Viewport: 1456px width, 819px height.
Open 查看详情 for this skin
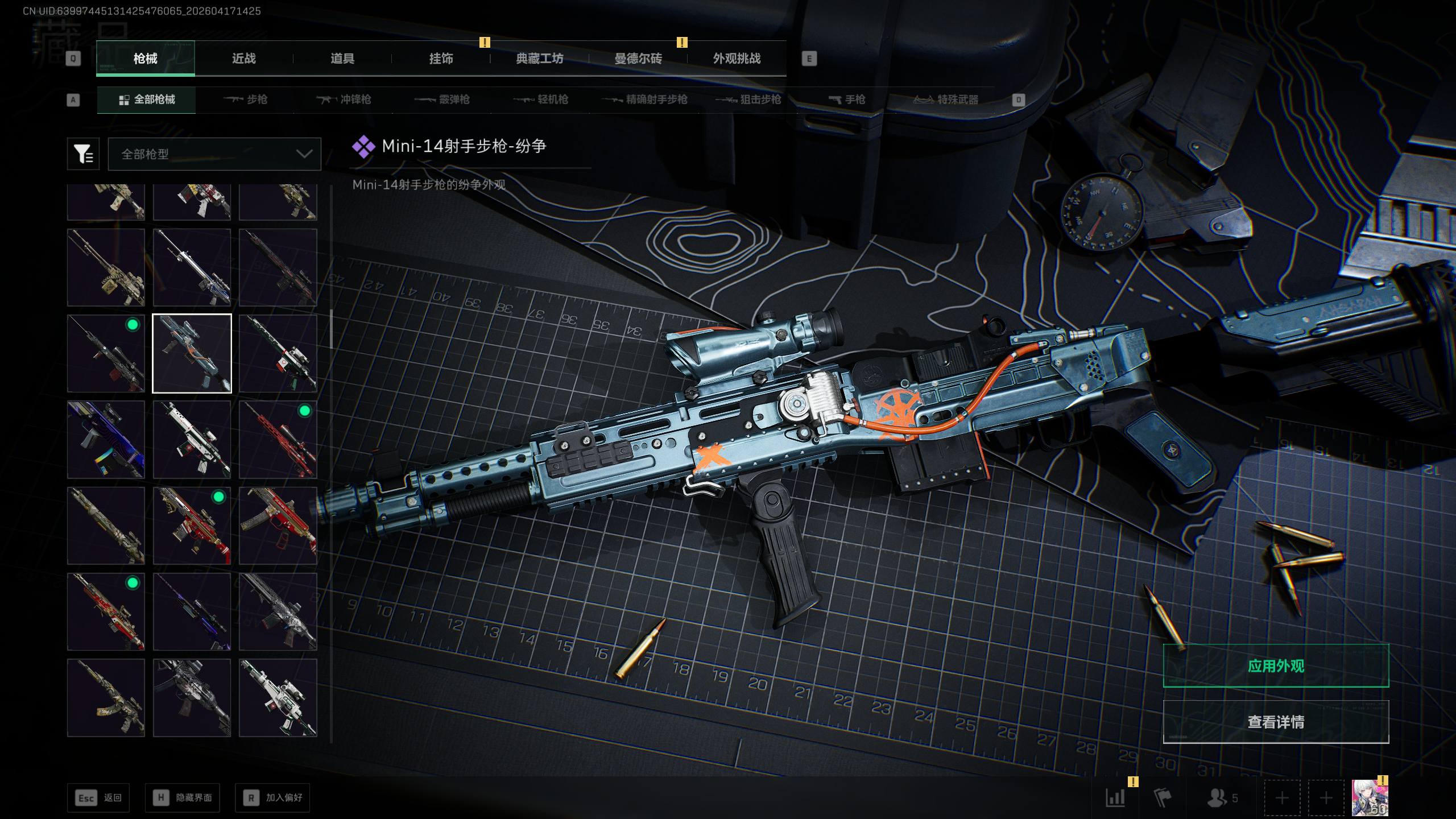[1276, 722]
